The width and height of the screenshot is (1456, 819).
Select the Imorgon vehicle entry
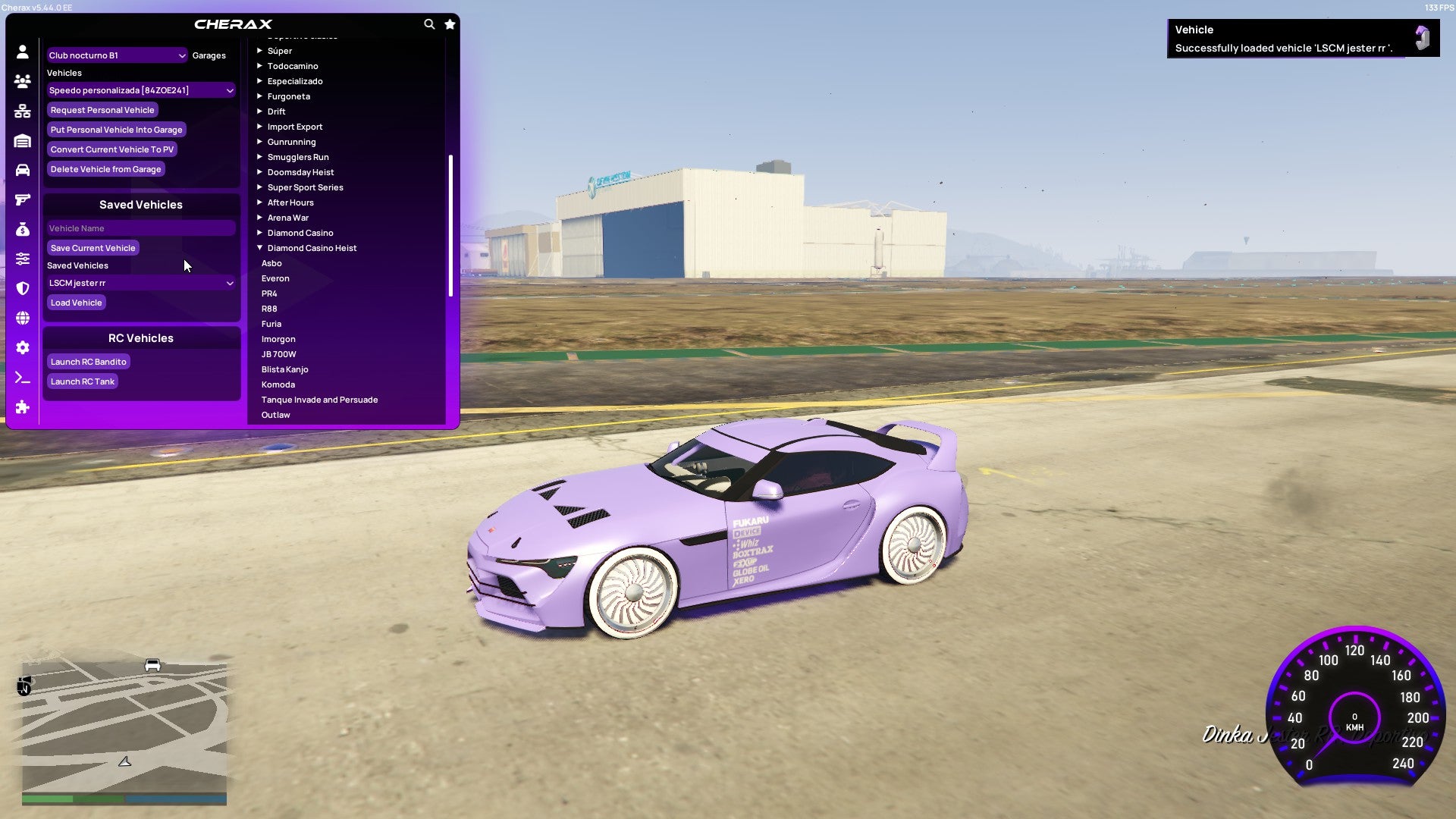coord(278,339)
